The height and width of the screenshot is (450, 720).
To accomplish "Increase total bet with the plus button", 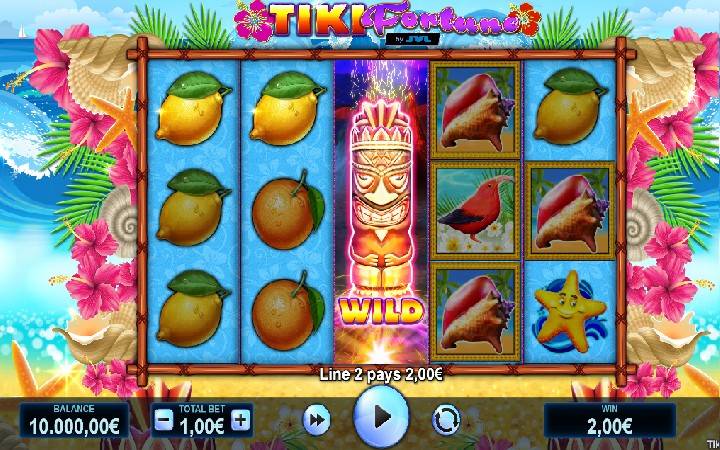I will pos(240,420).
